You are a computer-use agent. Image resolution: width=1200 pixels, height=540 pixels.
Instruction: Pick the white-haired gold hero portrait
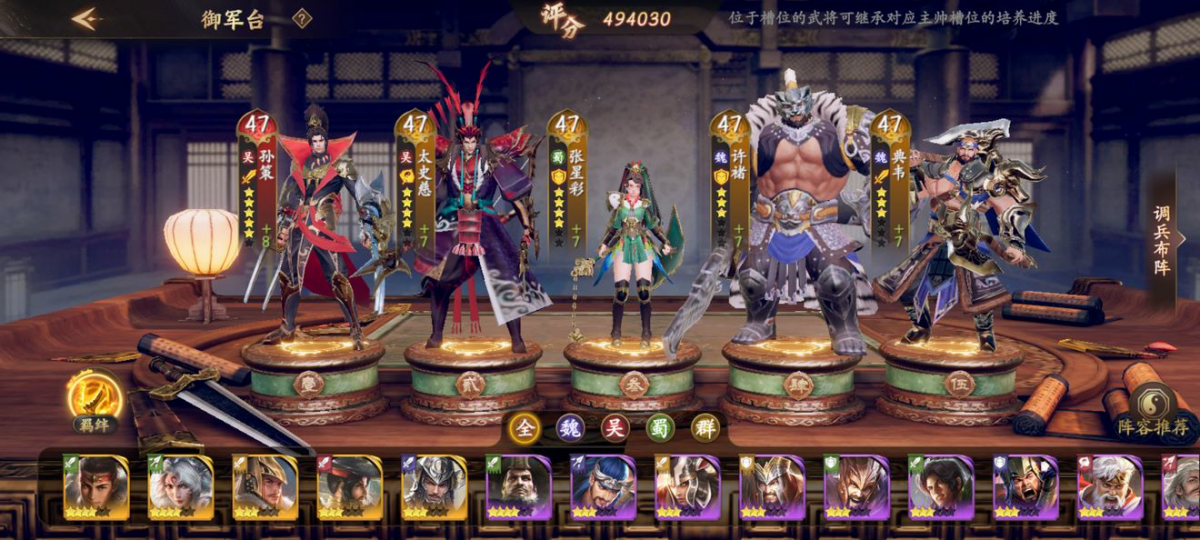coord(181,487)
